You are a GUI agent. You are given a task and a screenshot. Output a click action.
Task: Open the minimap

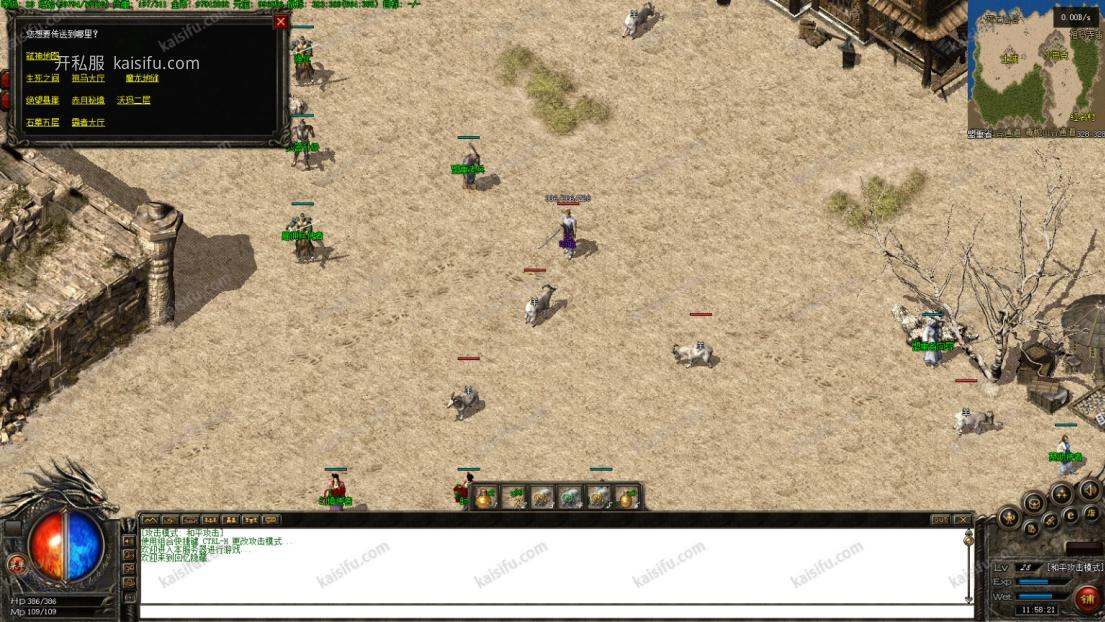(1035, 62)
